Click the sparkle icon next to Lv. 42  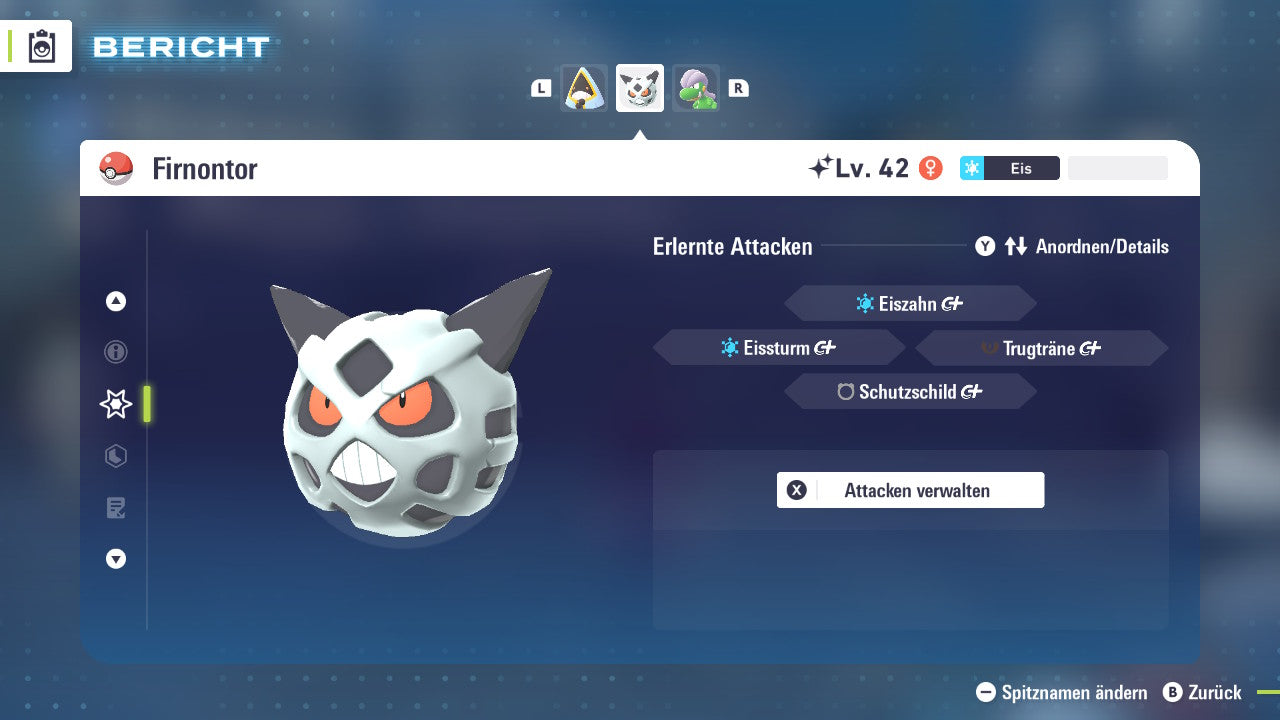(x=822, y=166)
